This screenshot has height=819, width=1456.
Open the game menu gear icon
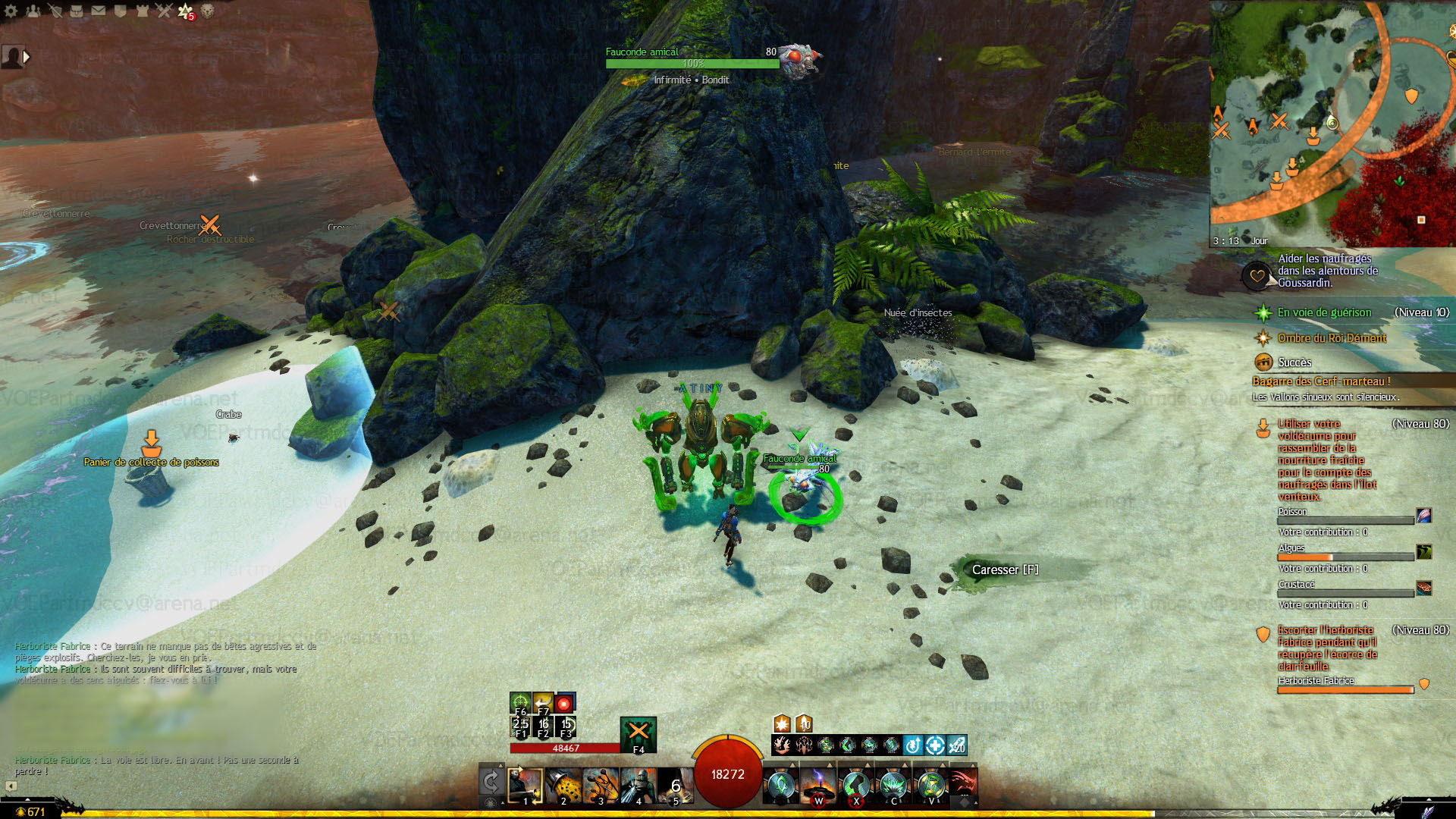tap(11, 11)
